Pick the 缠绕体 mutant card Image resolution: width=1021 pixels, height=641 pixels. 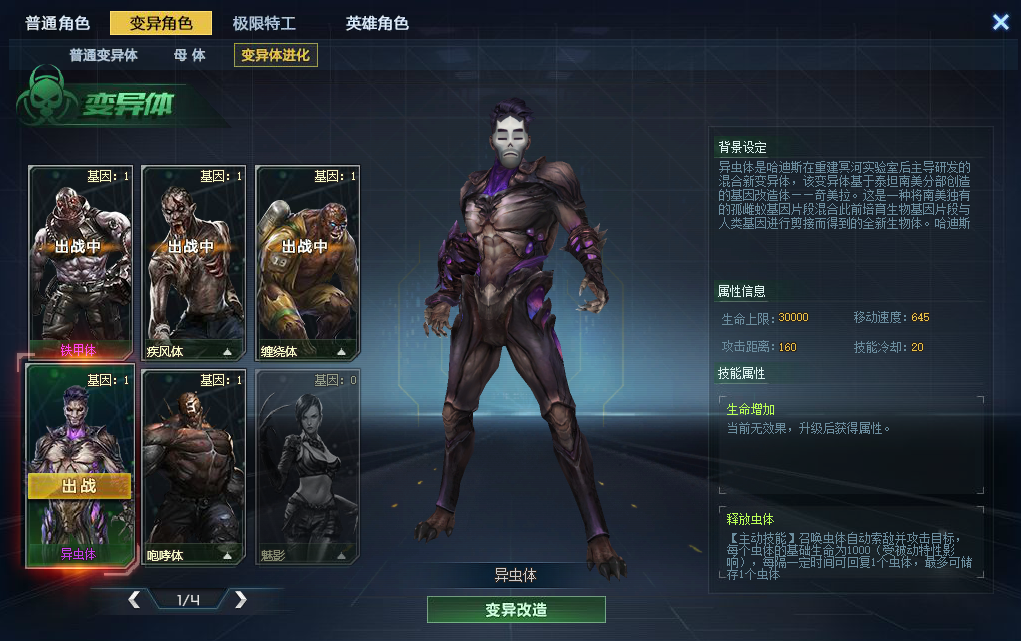coord(308,262)
